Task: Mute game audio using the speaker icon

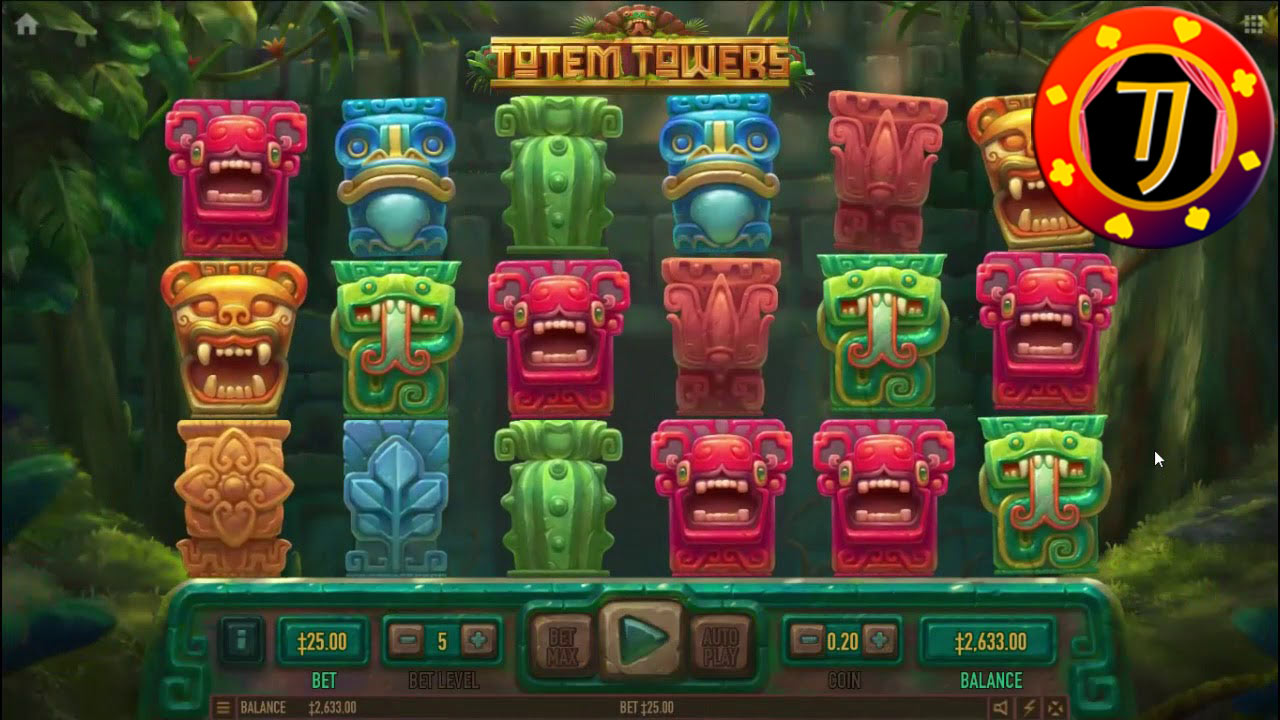Action: (1000, 708)
